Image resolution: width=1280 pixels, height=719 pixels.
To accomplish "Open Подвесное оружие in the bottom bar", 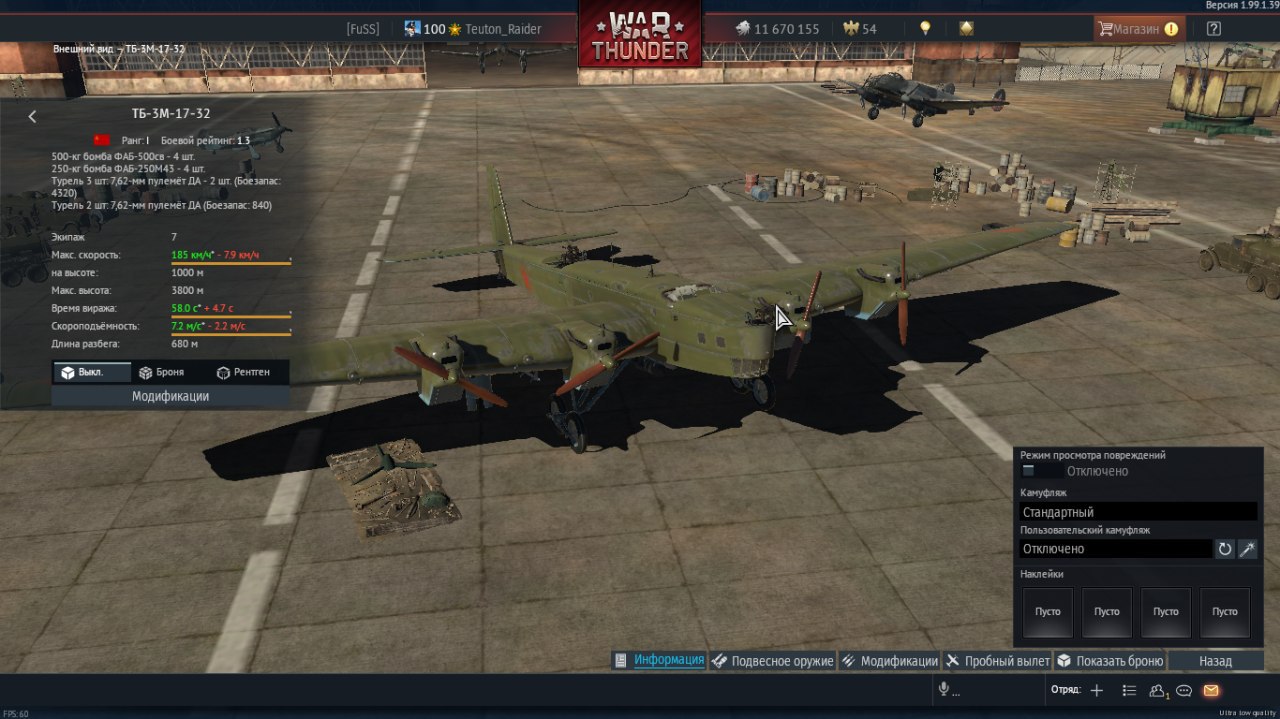I will 773,661.
